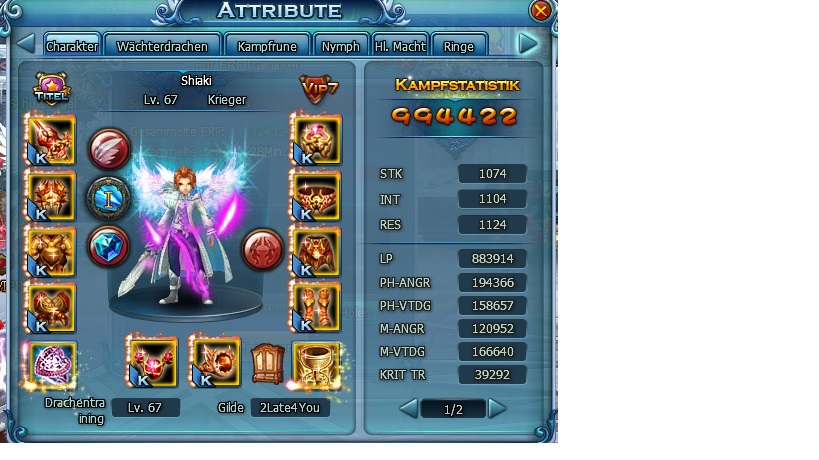Show the Nymph tab
Image resolution: width=819 pixels, height=460 pixels.
341,46
